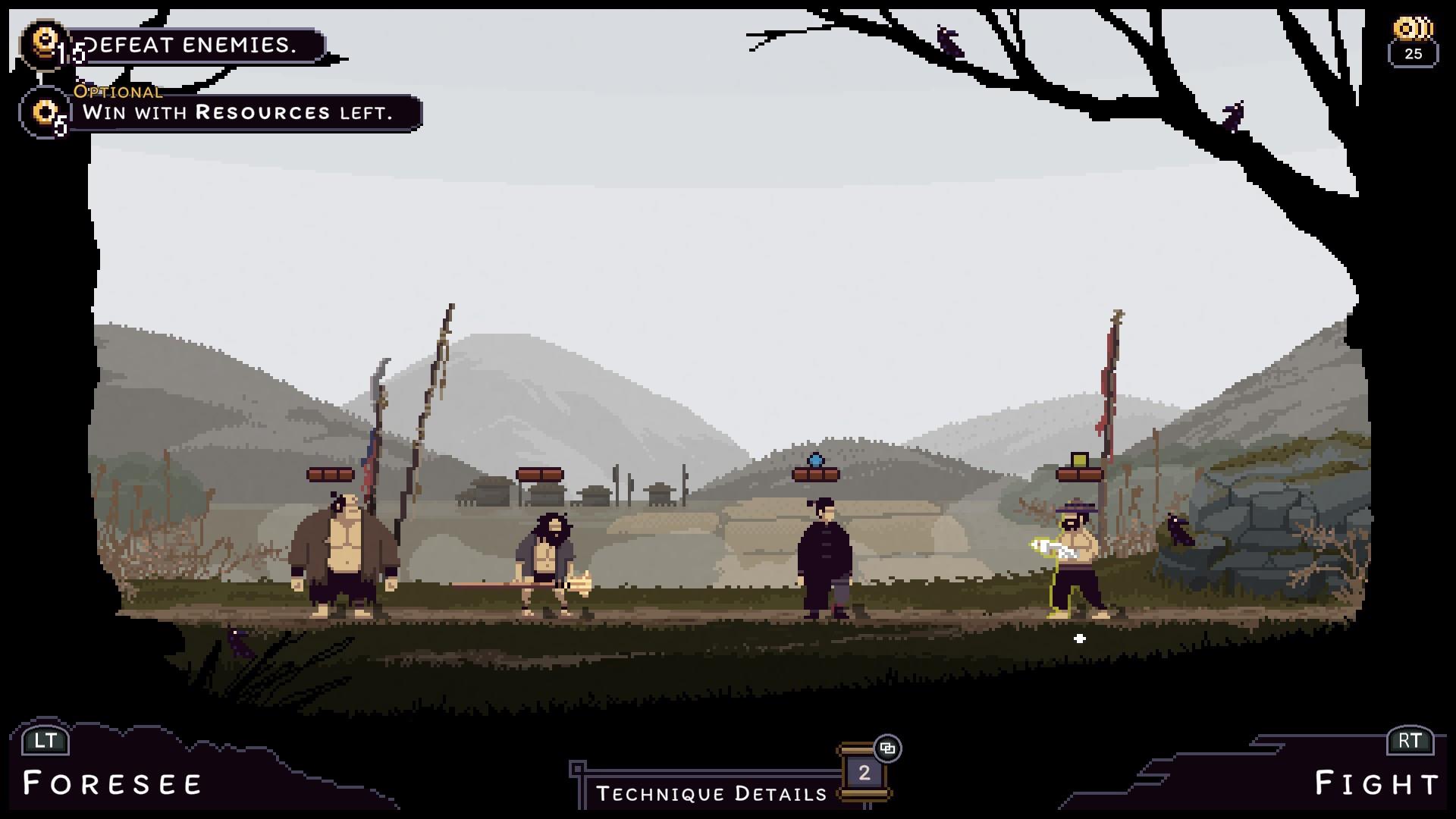Start the battle with Fight
Screen dimensions: 1456x819
(x=1376, y=783)
